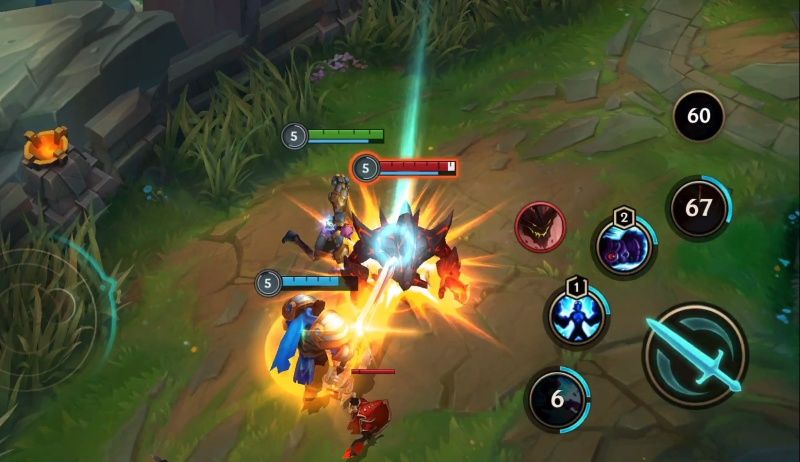Tap the spell button showing 60 cooldown
Image resolution: width=800 pixels, height=462 pixels.
coord(698,116)
